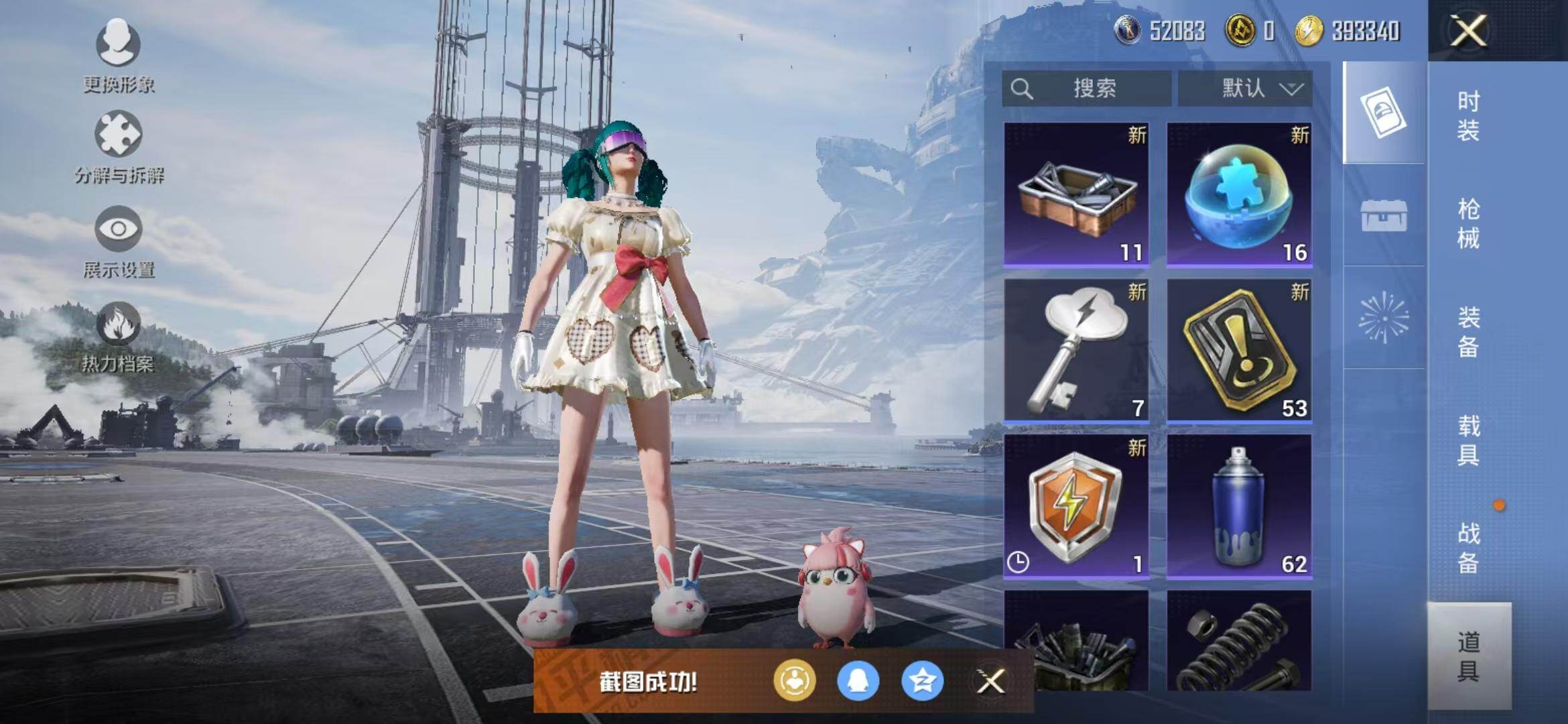Select the 道具 items tab
The width and height of the screenshot is (1568, 724).
[1468, 656]
